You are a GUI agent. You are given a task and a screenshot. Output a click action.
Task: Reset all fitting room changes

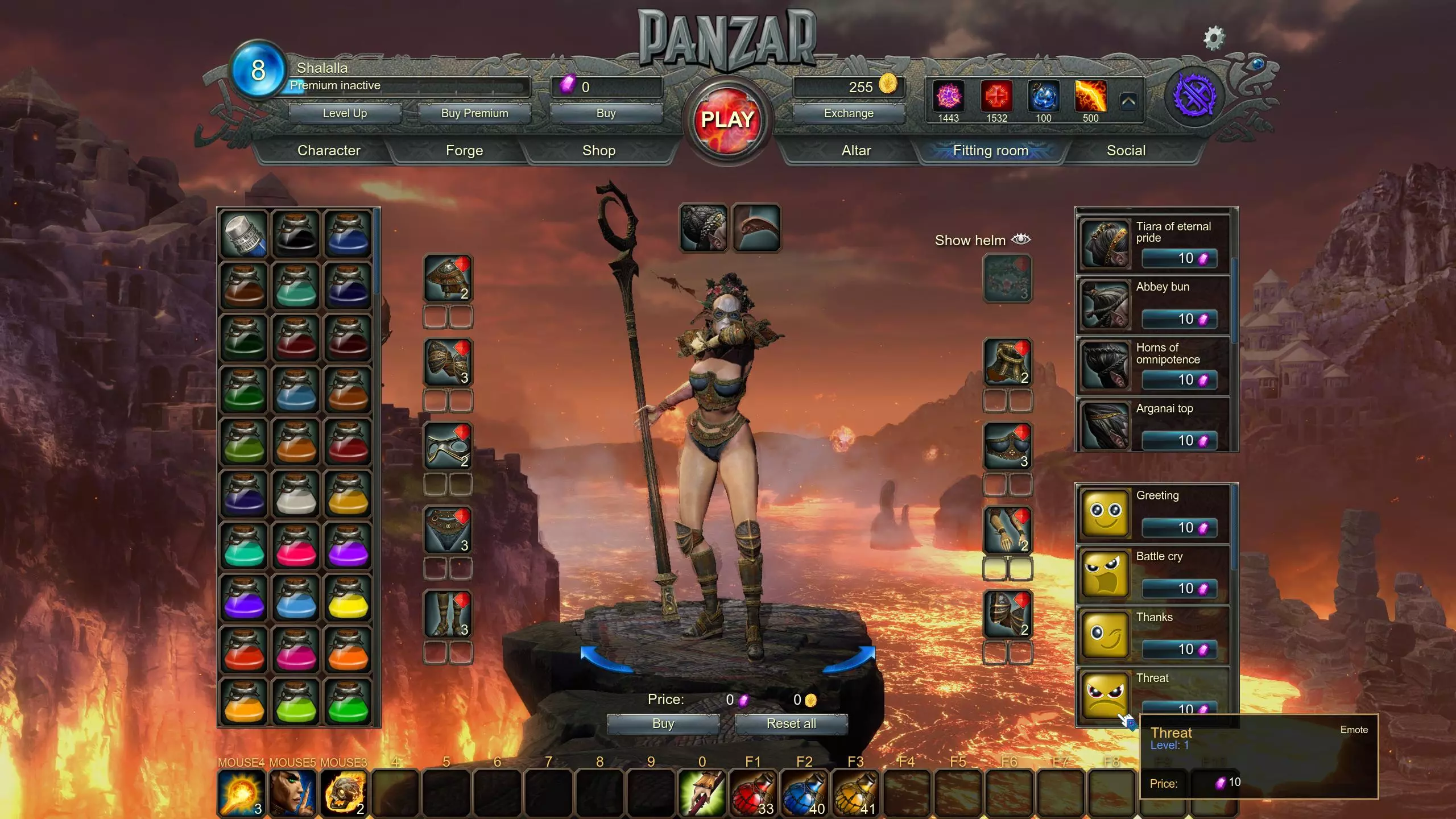791,723
